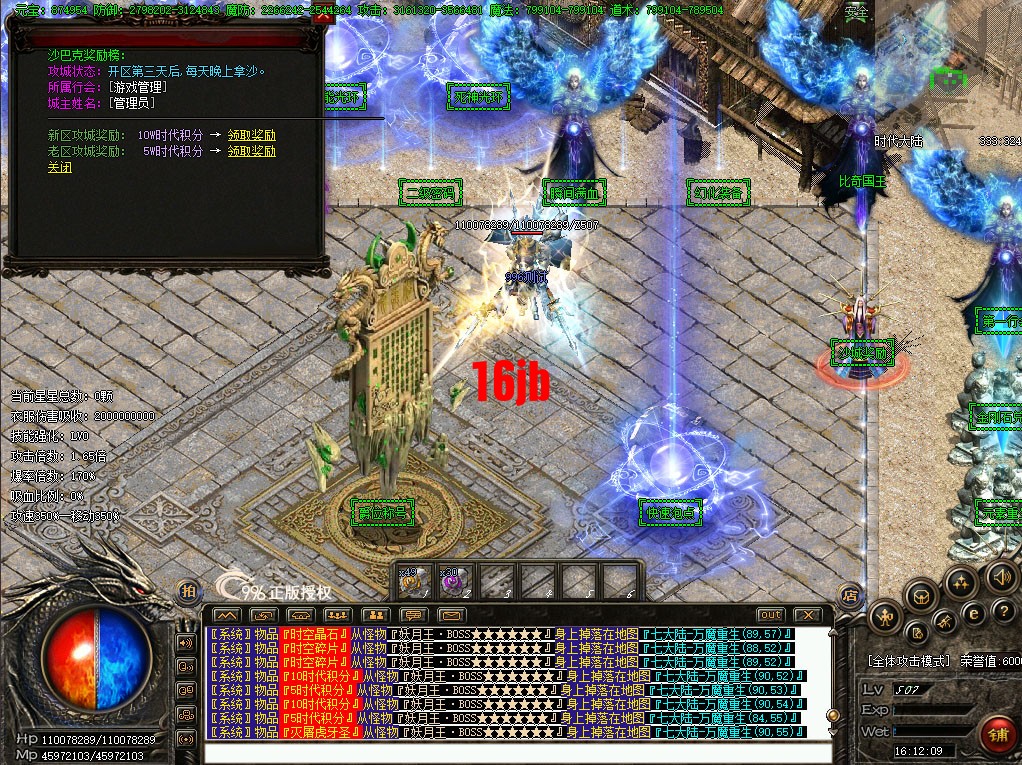1022x765 pixels.
Task: Open the mail envelope button above chat
Action: click(452, 614)
